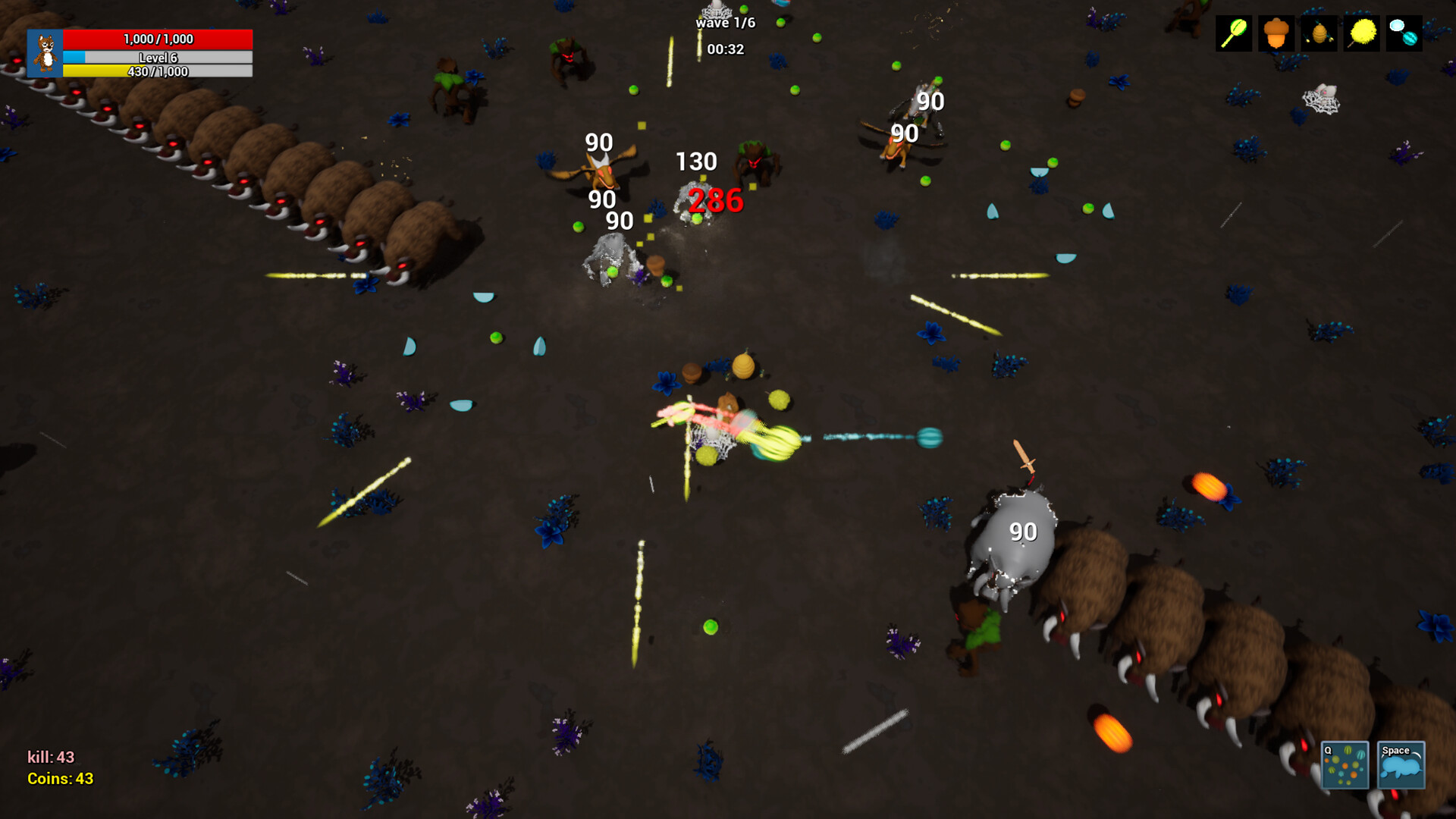Select the acorn weapon icon
The height and width of the screenshot is (819, 1456).
pos(1276,34)
